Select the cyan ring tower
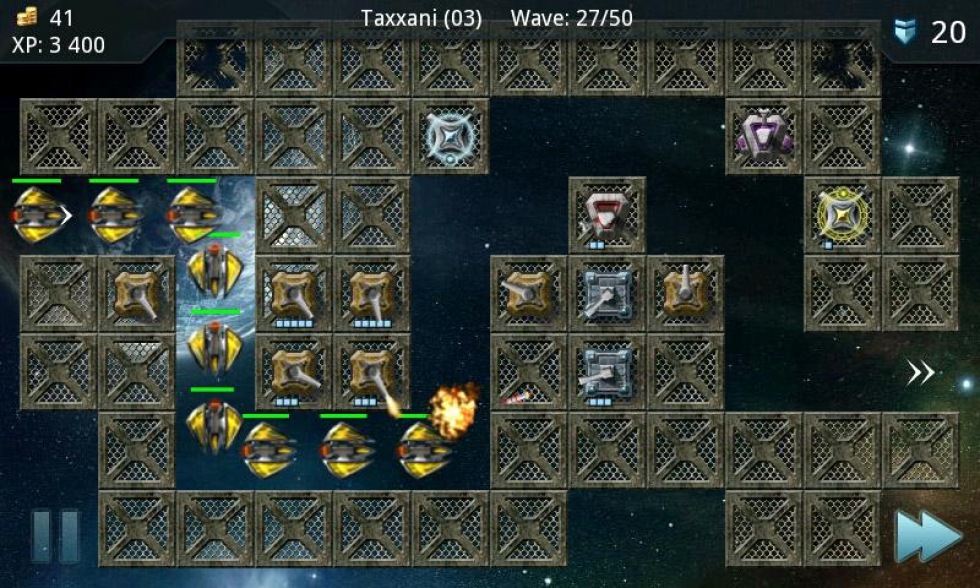 [x=450, y=136]
